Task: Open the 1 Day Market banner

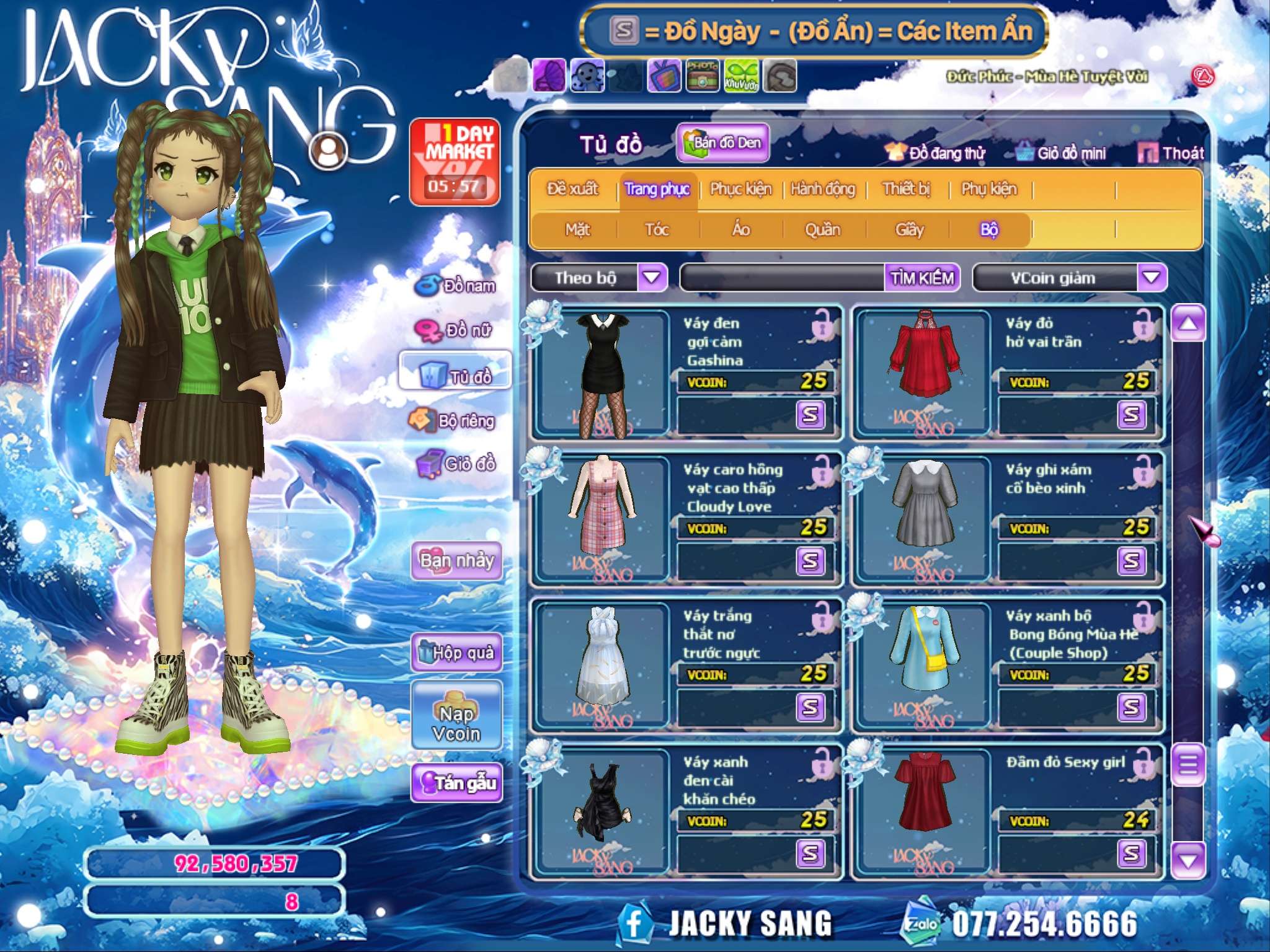Action: click(x=455, y=162)
